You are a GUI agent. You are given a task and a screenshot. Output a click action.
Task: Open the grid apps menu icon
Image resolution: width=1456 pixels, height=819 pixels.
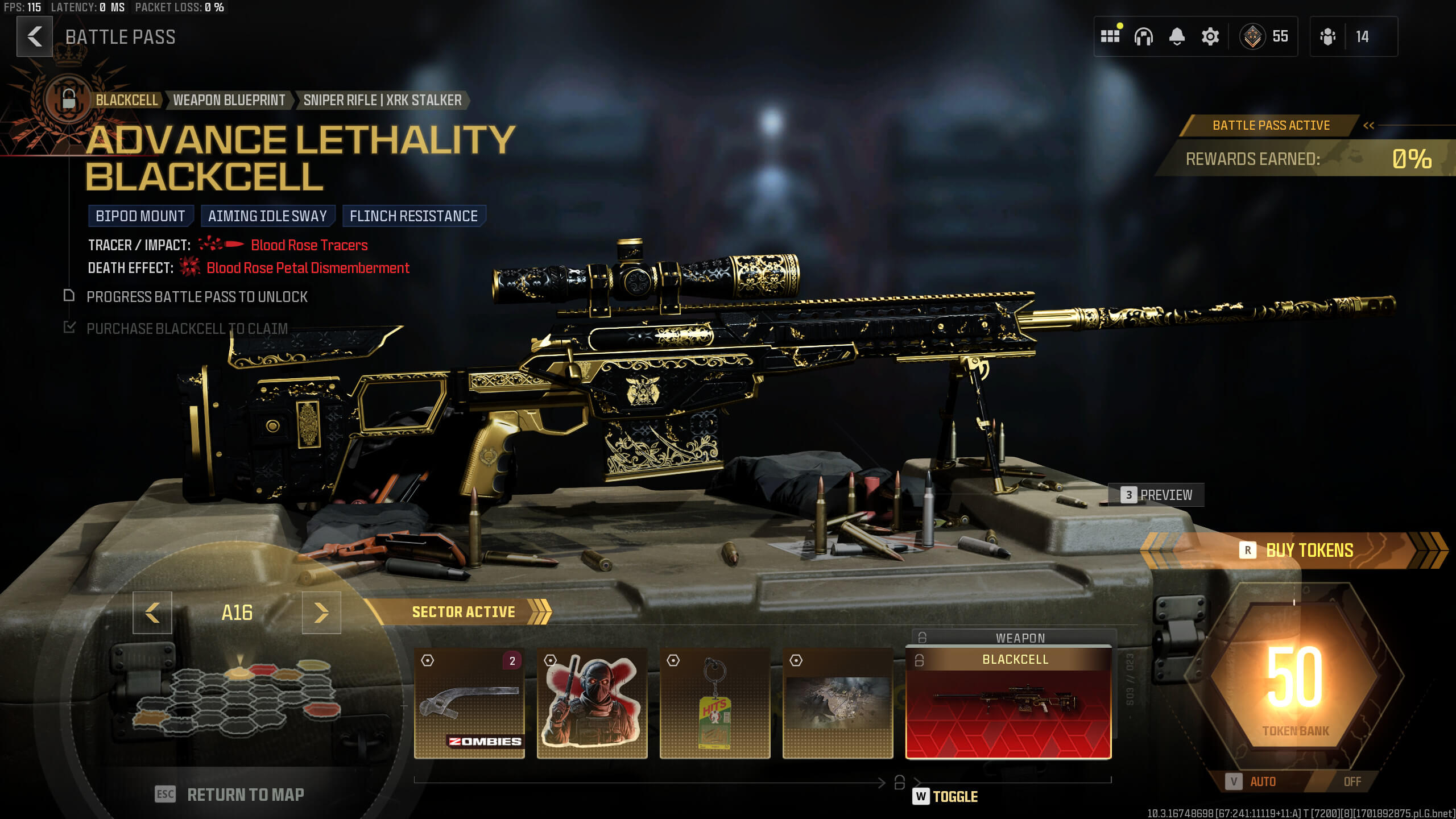tap(1110, 36)
